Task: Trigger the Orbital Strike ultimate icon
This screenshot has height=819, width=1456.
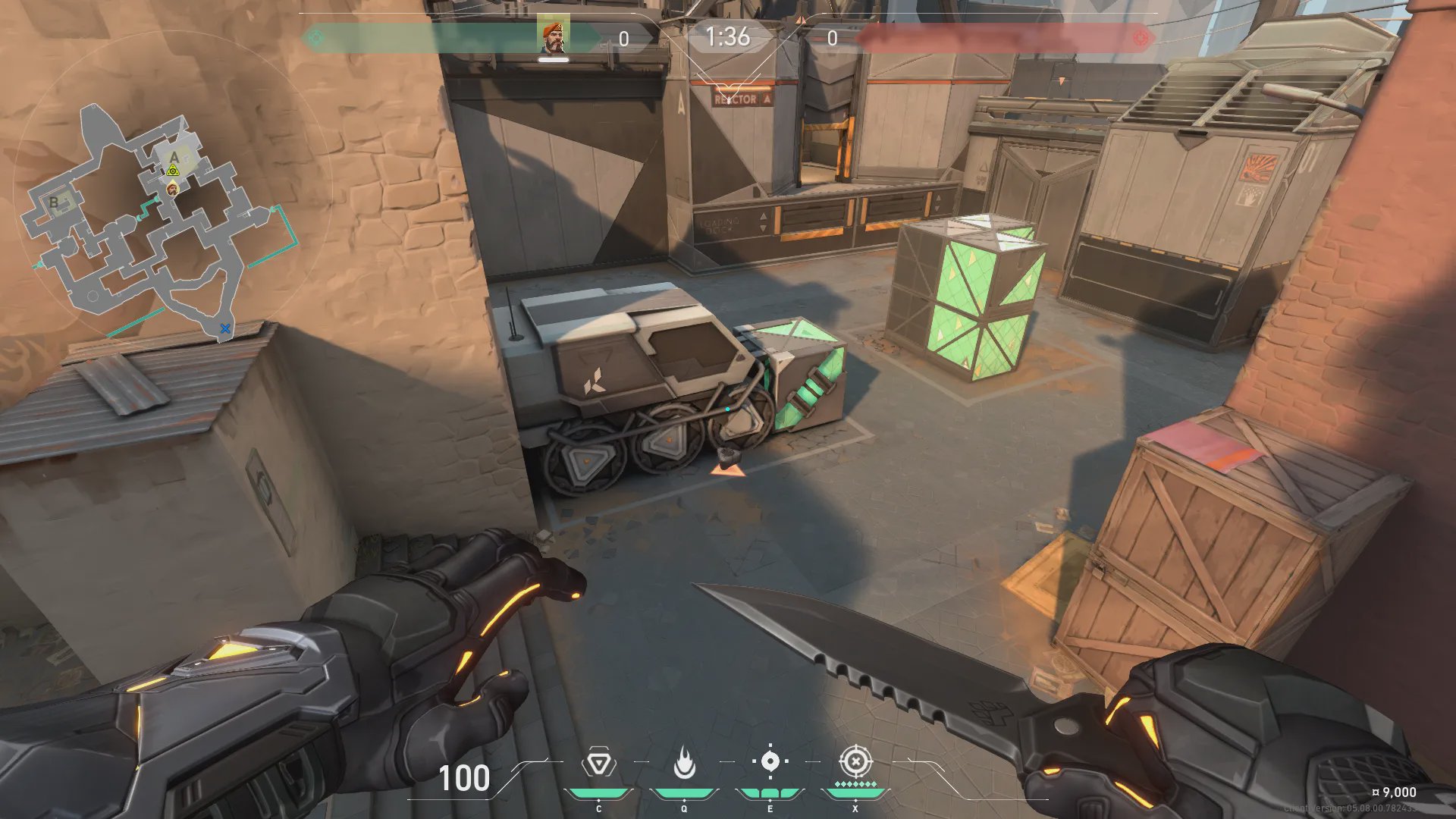Action: point(855,761)
